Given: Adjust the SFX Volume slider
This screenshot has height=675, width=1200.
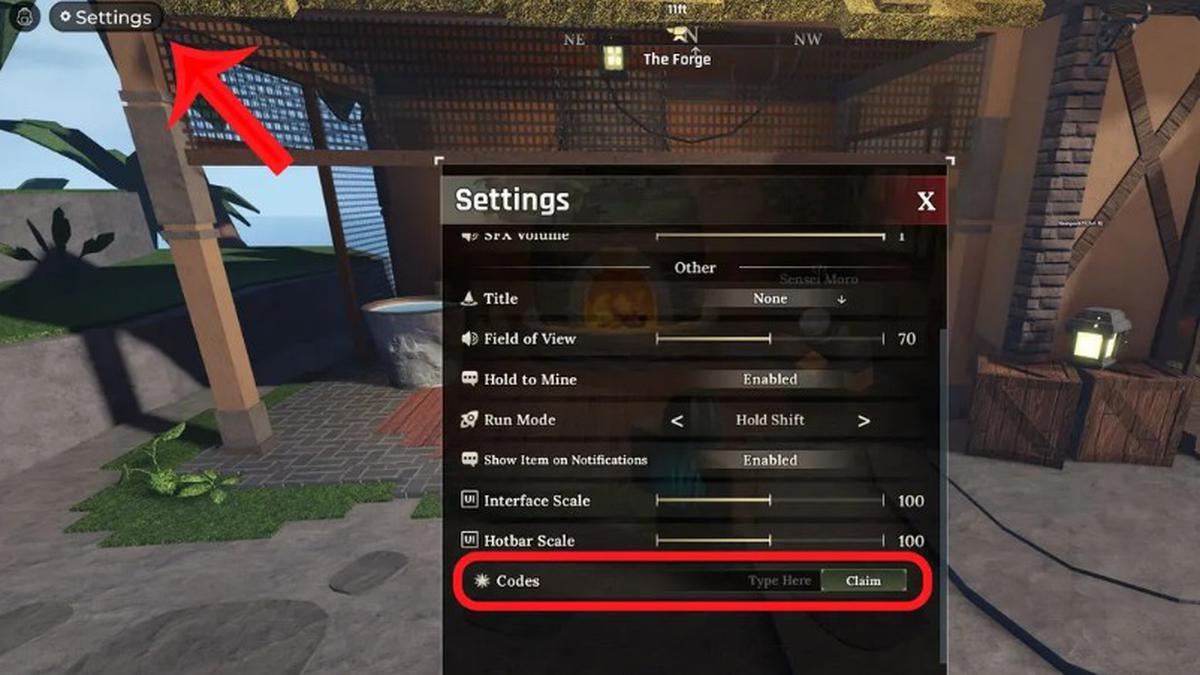Looking at the screenshot, I should click(770, 237).
